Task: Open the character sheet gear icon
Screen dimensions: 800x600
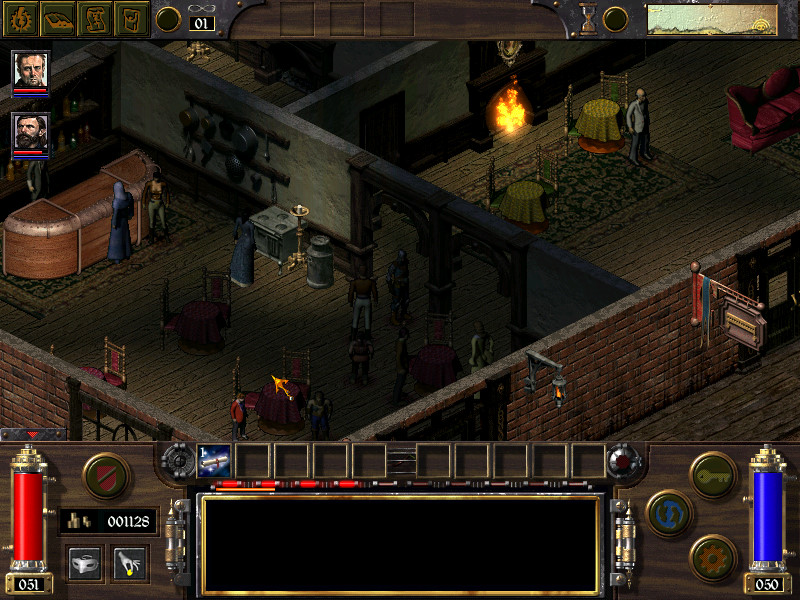Action: click(21, 19)
